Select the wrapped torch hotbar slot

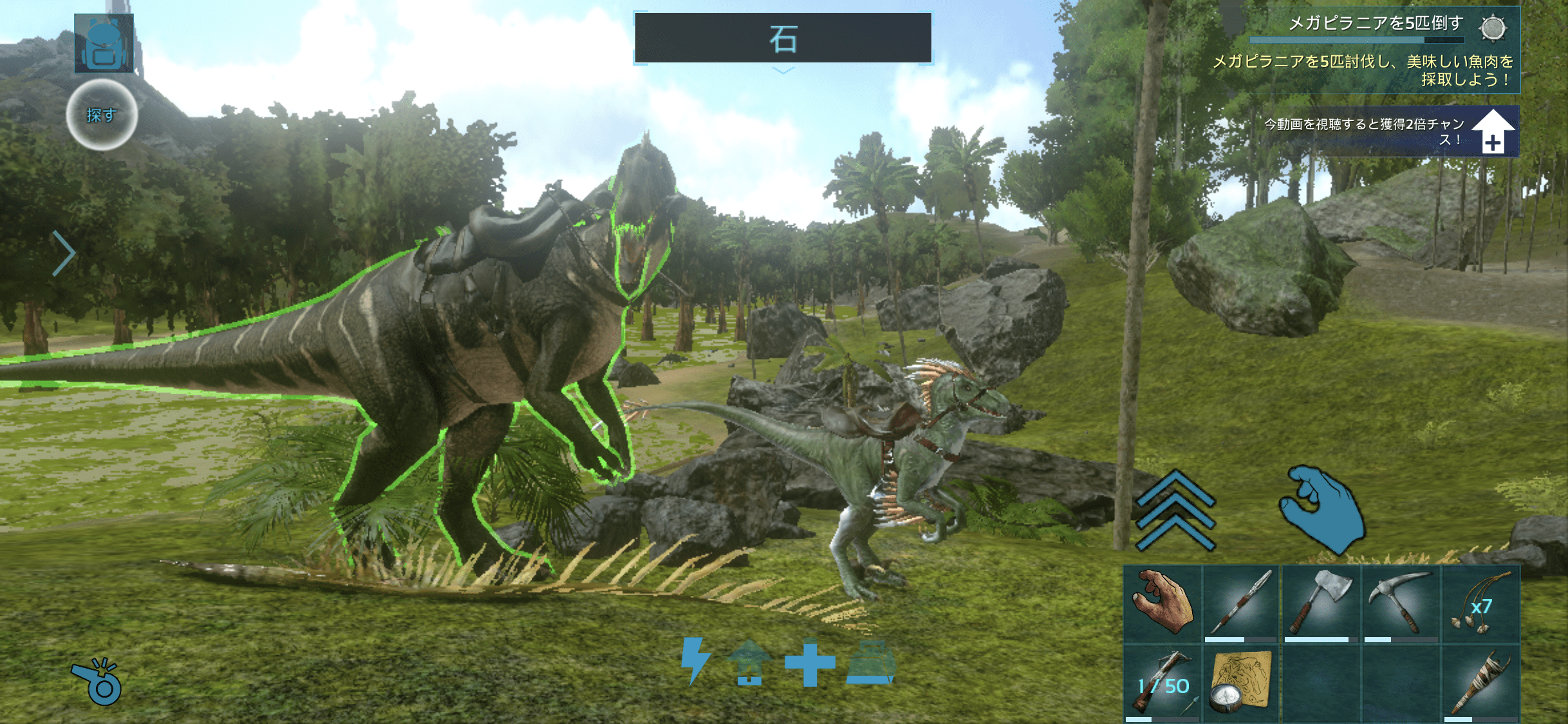coord(1480,683)
